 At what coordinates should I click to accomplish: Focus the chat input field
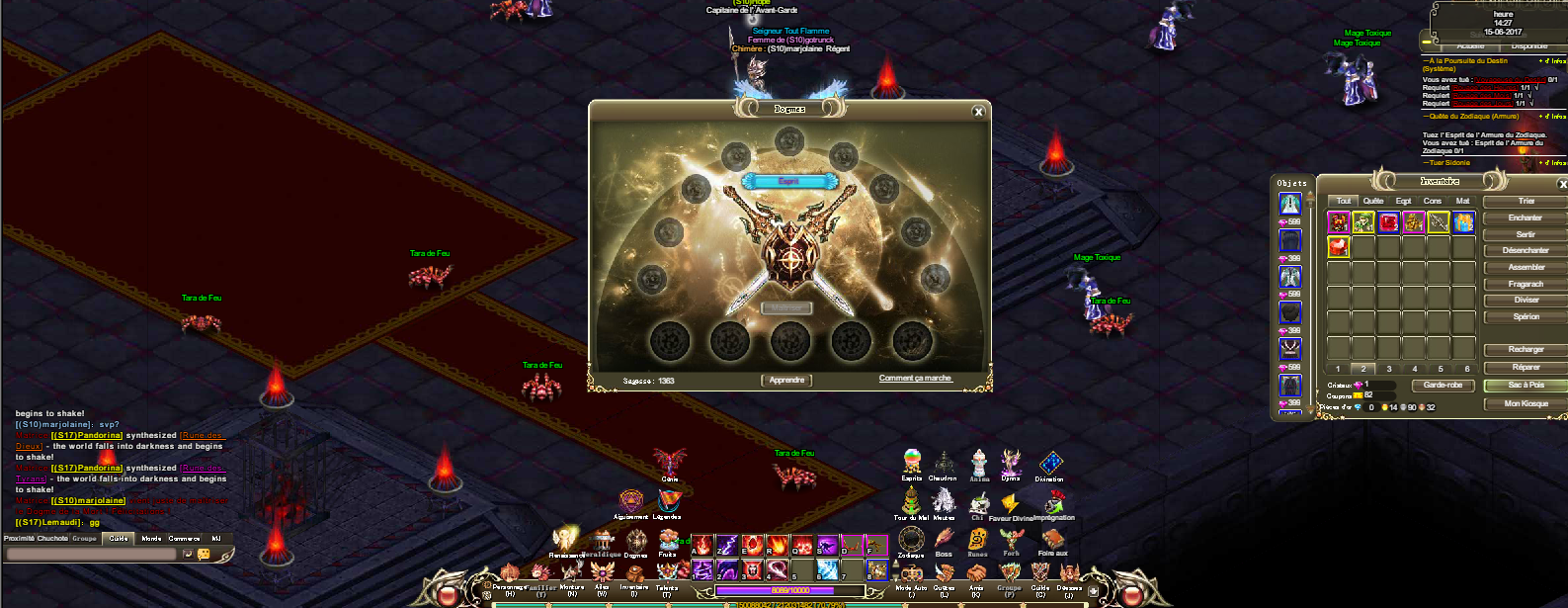91,554
